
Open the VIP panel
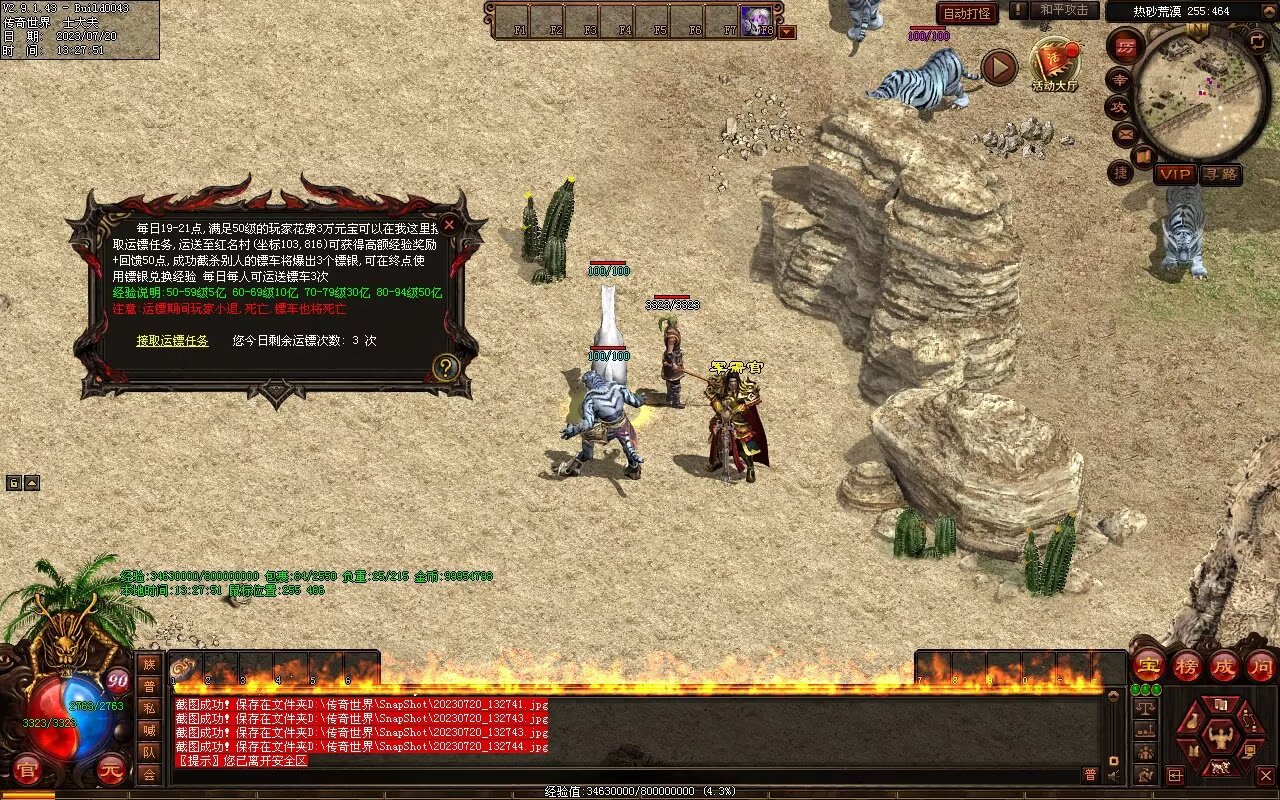tap(1175, 174)
